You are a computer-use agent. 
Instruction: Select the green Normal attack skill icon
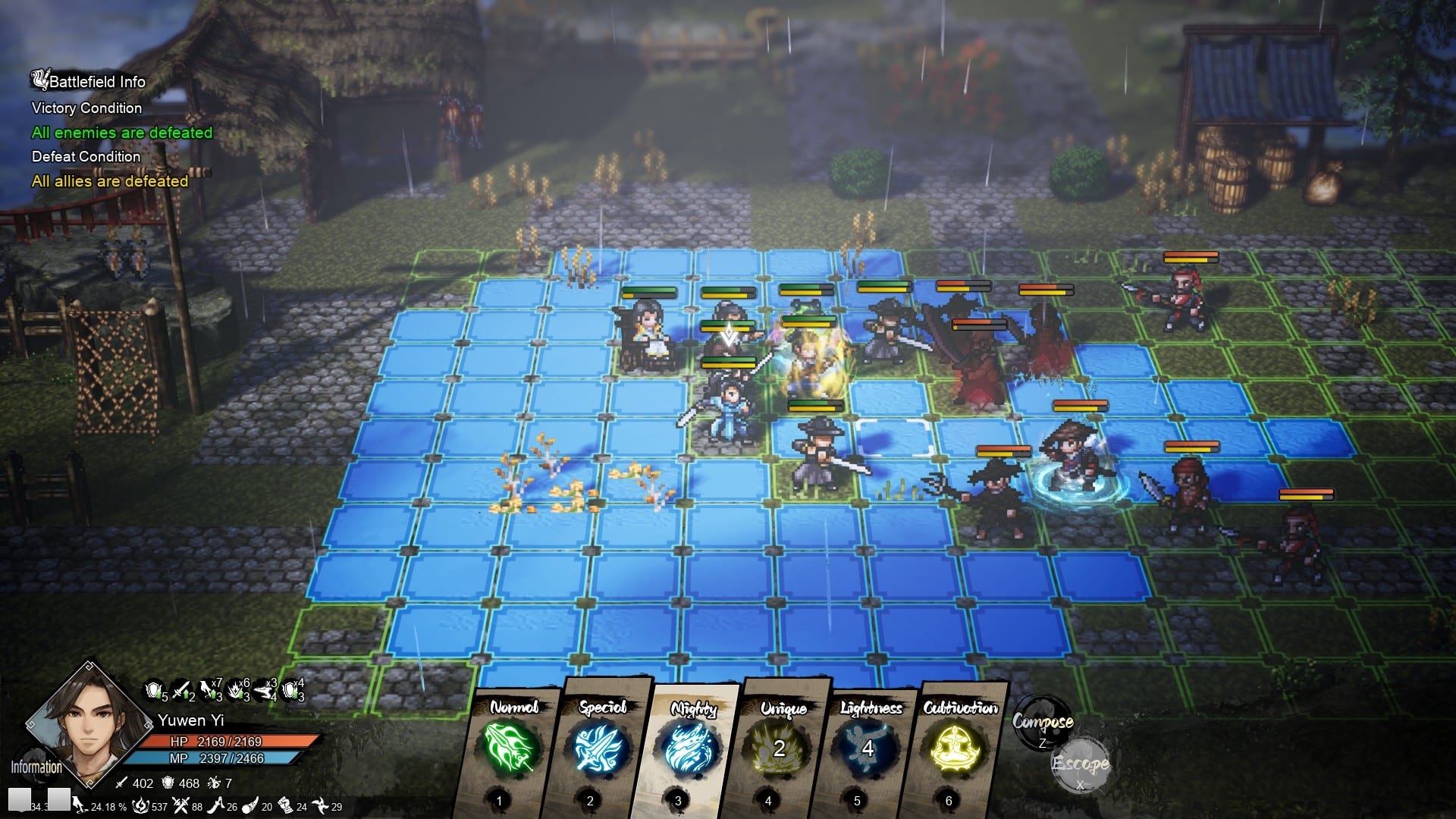[x=507, y=747]
